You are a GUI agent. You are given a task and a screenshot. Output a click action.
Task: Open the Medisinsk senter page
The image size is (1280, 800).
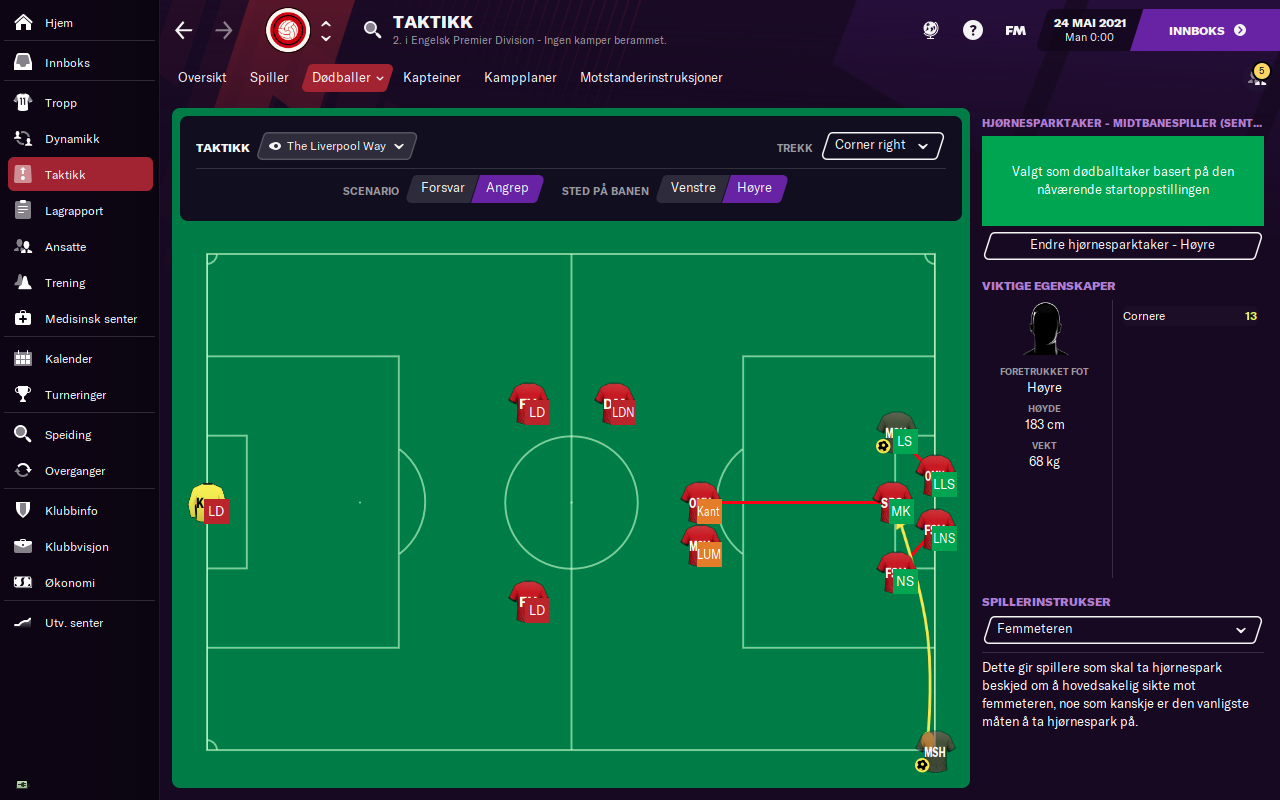click(x=90, y=319)
